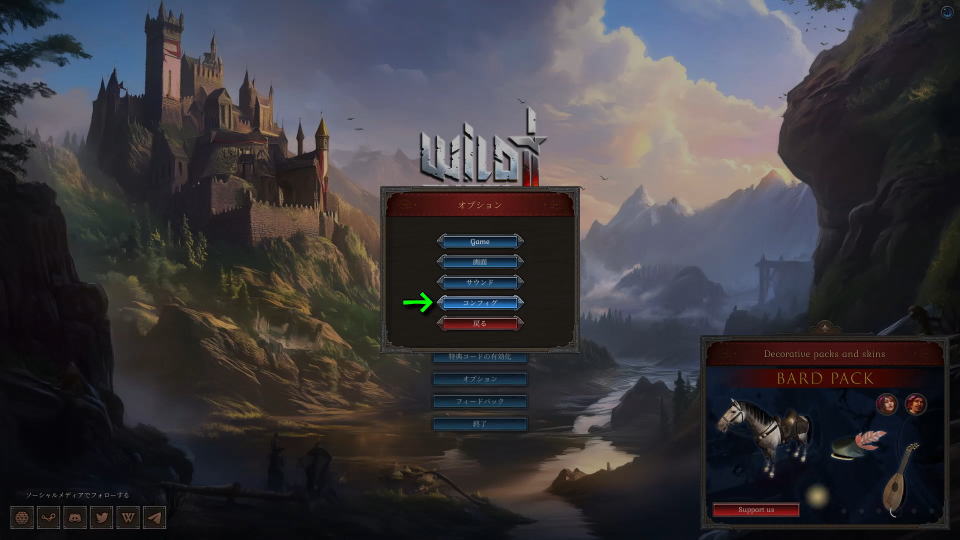Select the サウンド sound settings
The image size is (960, 540).
click(x=479, y=282)
